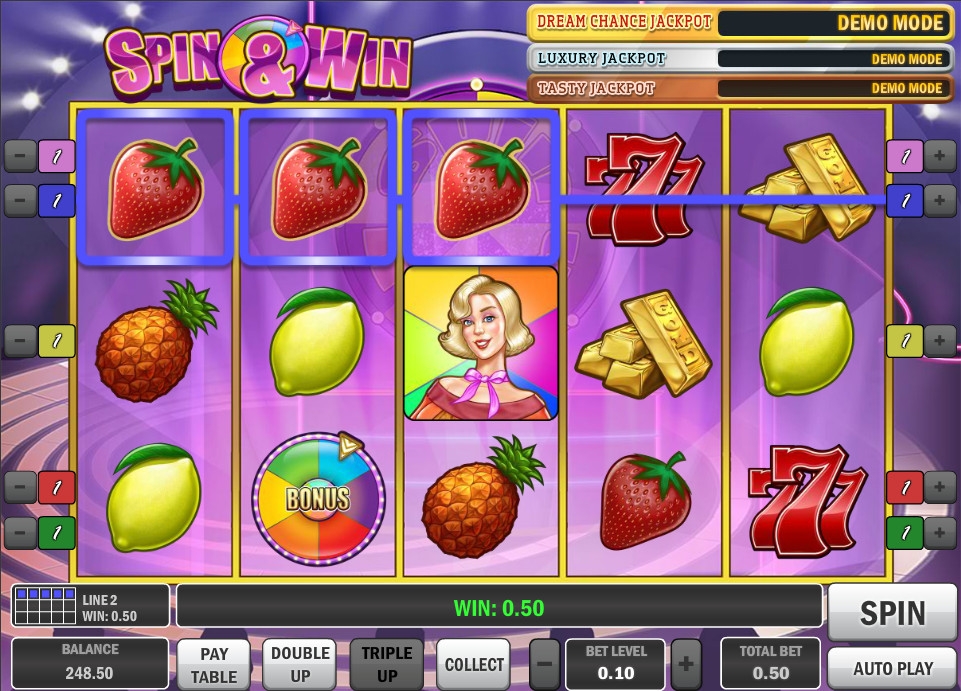
Task: Open the Pay Table
Action: tap(215, 664)
